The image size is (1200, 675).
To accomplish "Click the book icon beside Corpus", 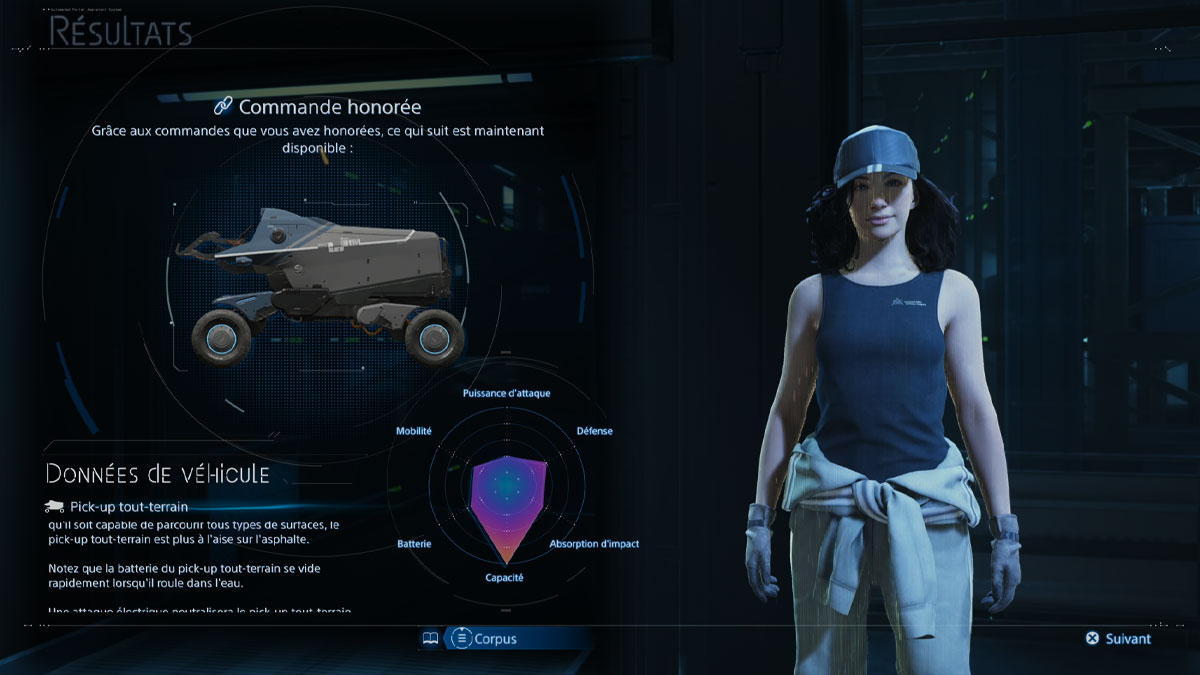I will (430, 638).
